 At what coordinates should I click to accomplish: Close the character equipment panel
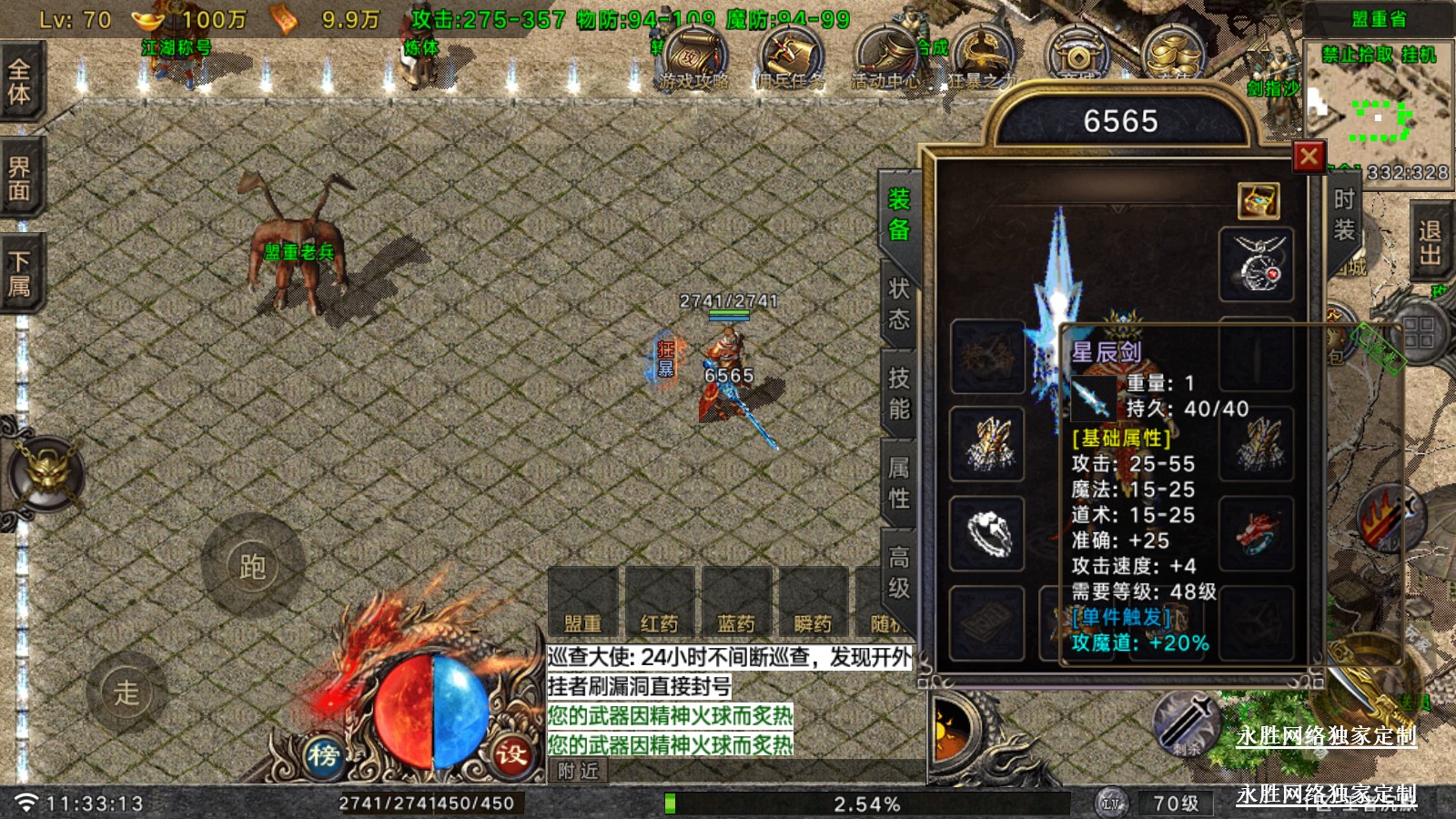(1309, 157)
